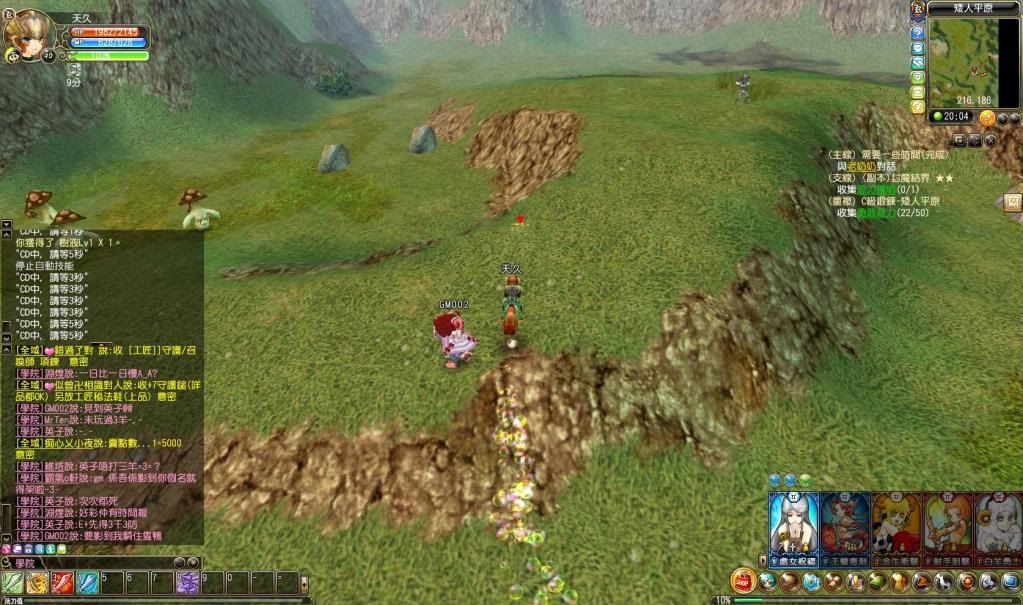Image resolution: width=1023 pixels, height=605 pixels.
Task: Open the round red Shop button
Action: [742, 580]
